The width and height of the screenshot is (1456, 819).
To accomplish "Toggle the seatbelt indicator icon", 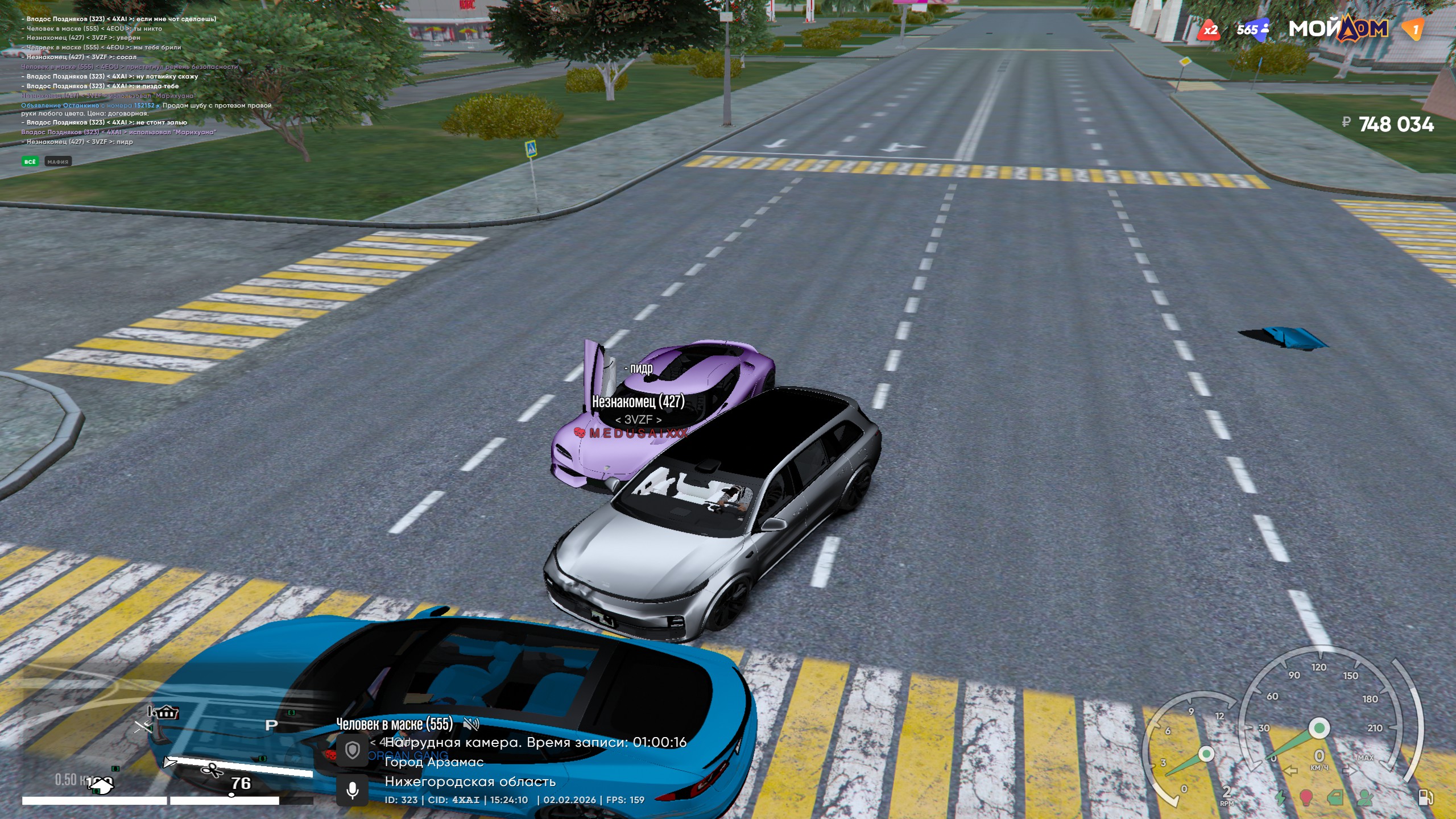I will pyautogui.click(x=1364, y=797).
